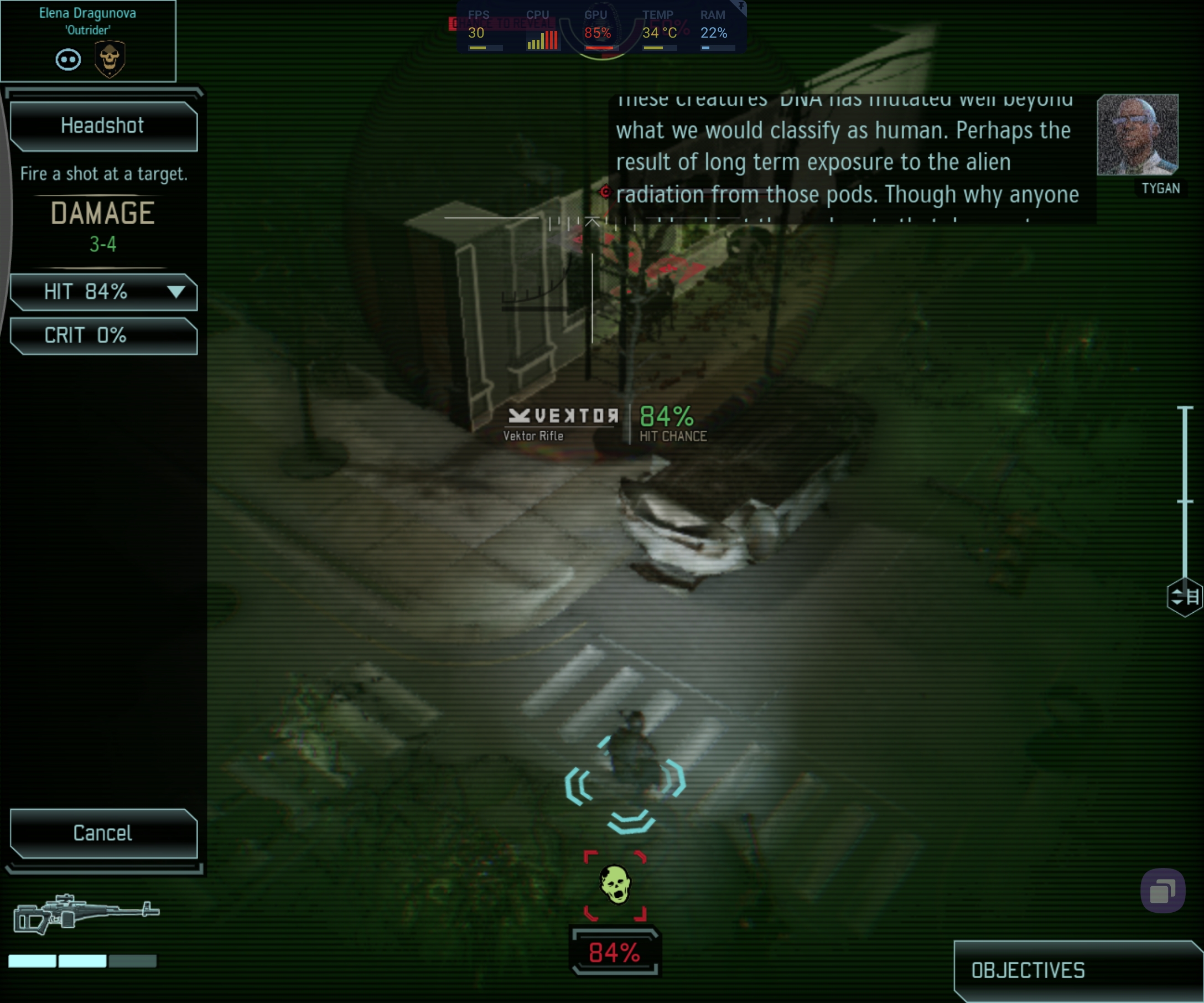Viewport: 1204px width, 1003px height.
Task: Select the zombie head target icon
Action: 615,885
